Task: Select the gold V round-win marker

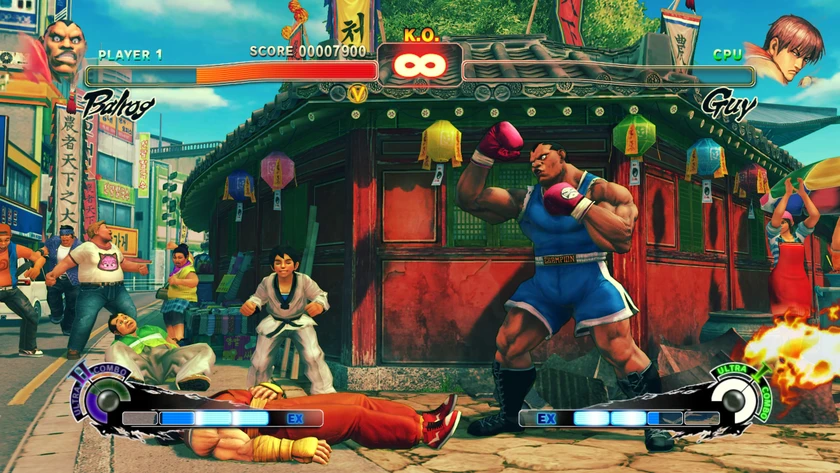Action: point(357,93)
